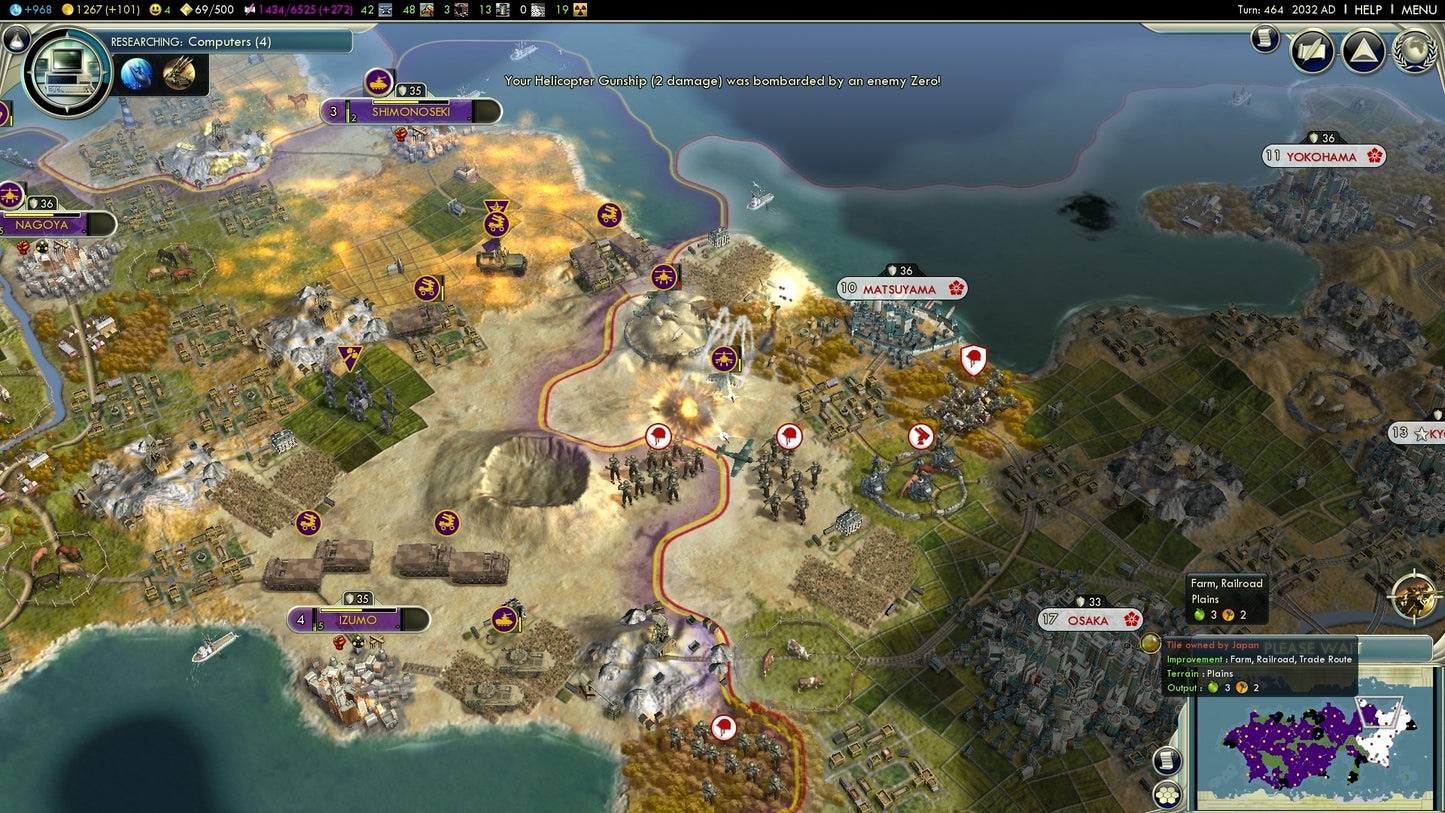1445x813 pixels.
Task: Toggle the hex grid overlay near the minimap
Action: pyautogui.click(x=1166, y=794)
